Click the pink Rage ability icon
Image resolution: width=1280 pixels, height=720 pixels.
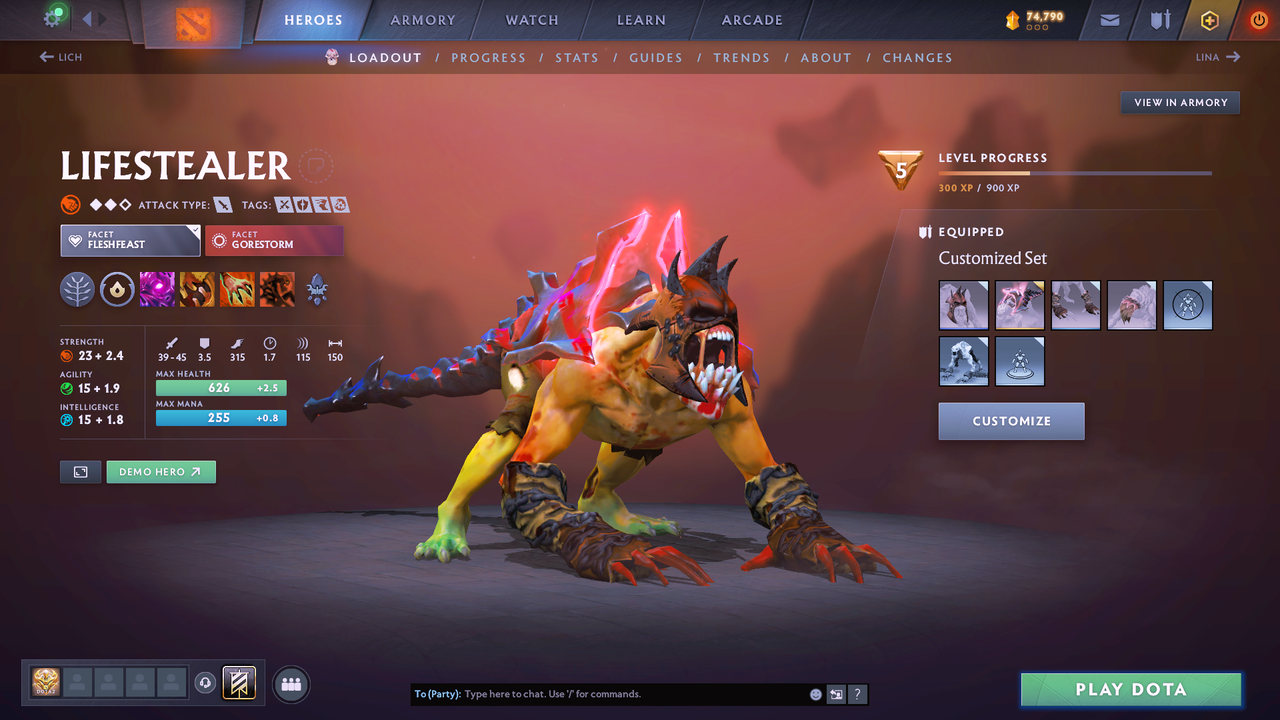tap(157, 290)
